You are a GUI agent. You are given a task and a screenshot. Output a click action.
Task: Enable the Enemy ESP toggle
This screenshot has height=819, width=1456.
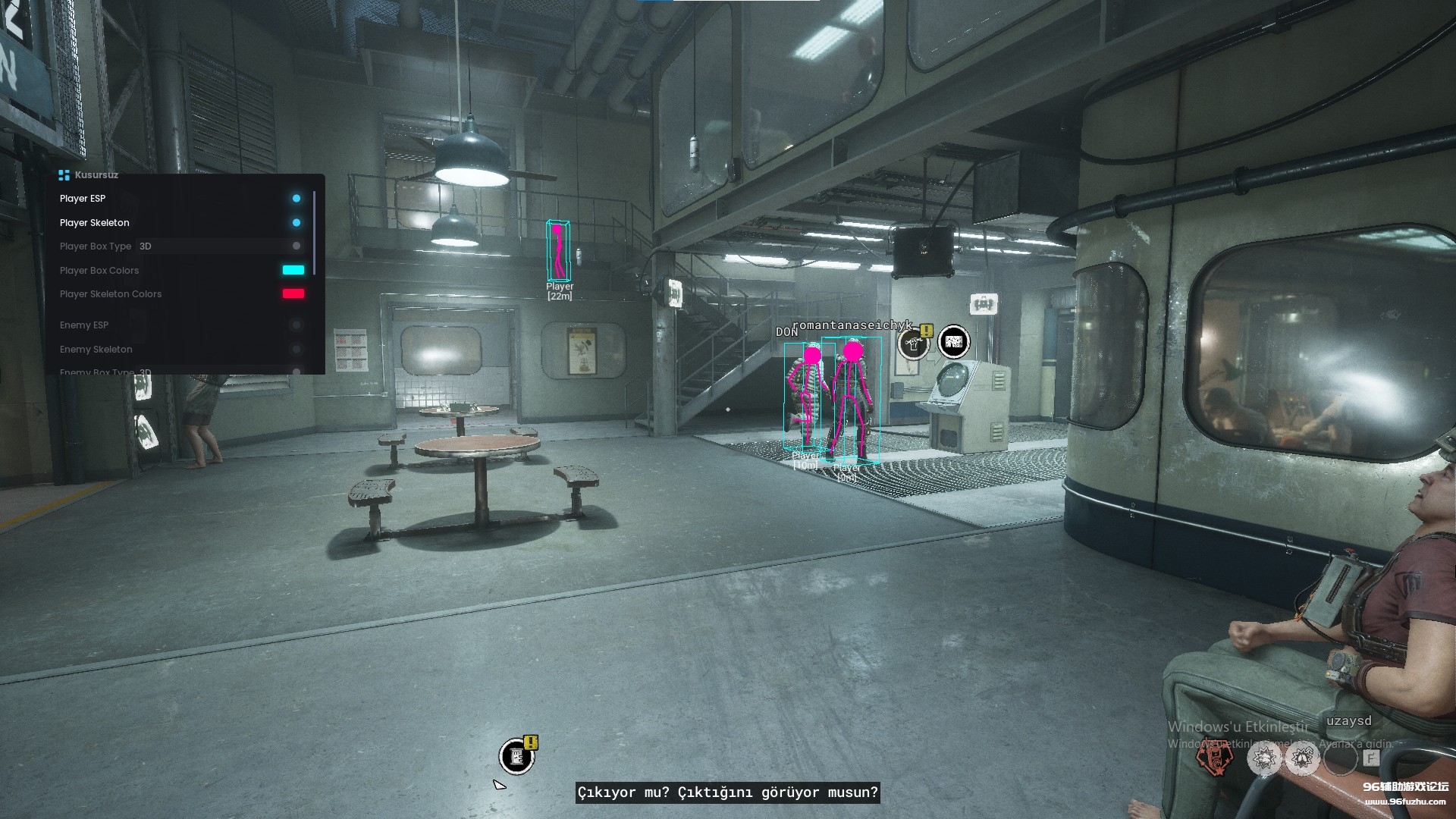(296, 325)
